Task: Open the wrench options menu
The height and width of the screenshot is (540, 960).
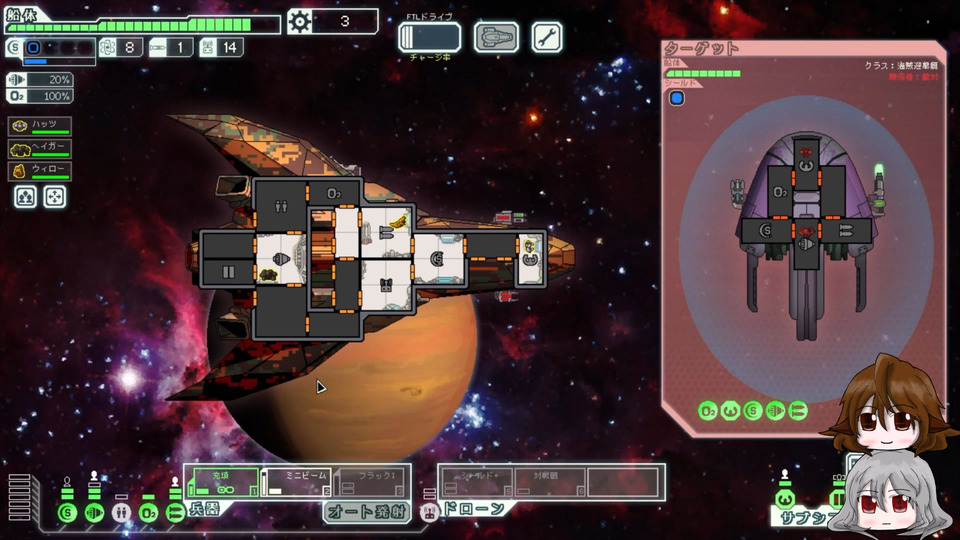Action: coord(547,38)
